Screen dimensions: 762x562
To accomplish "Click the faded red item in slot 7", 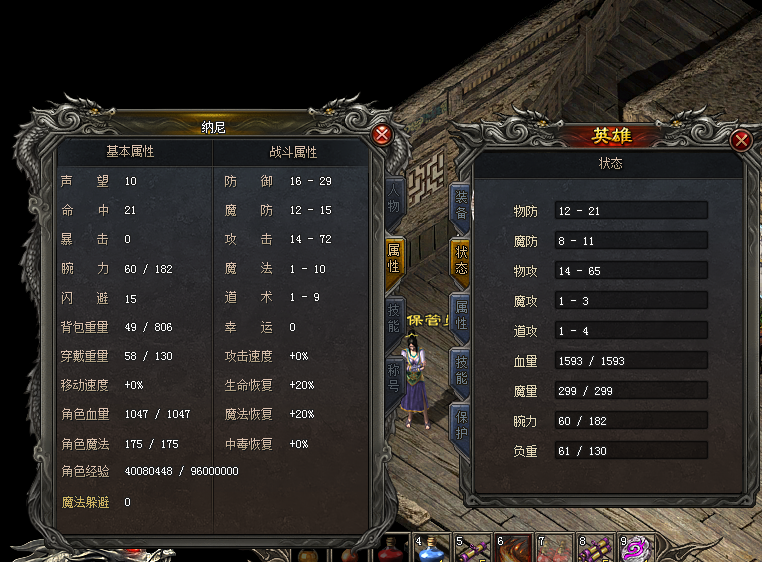I will [x=554, y=549].
